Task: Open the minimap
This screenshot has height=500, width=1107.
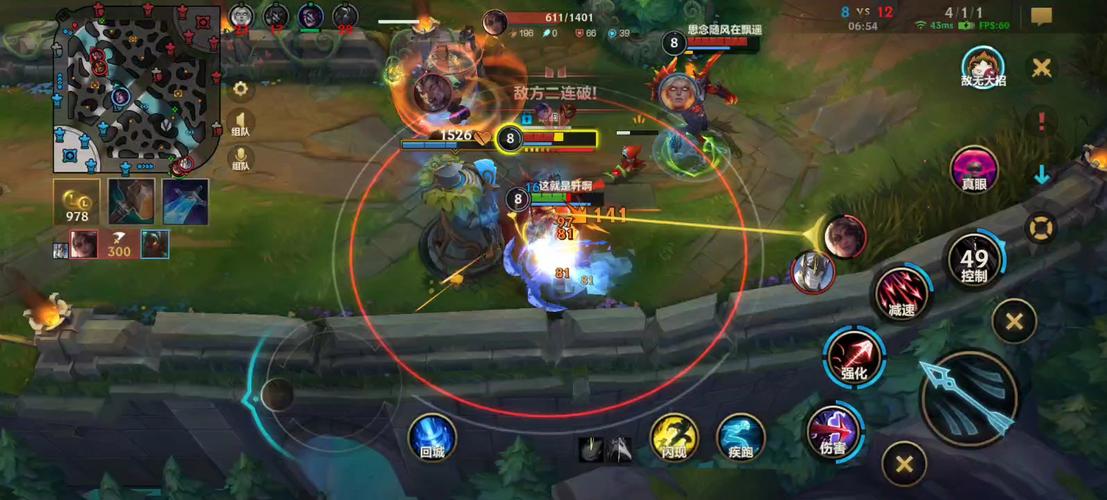Action: click(x=137, y=88)
